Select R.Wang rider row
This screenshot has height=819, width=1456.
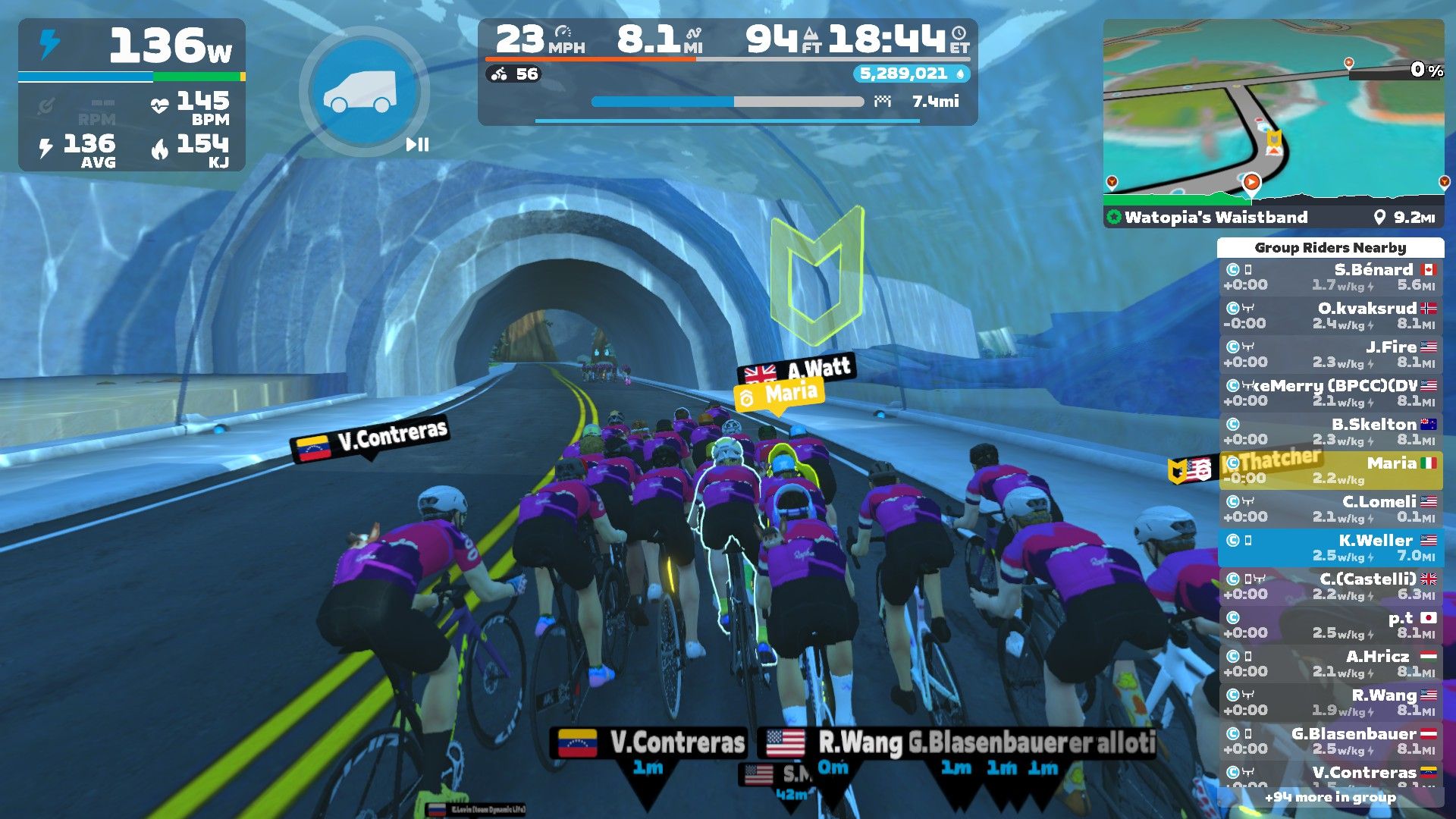[1330, 702]
